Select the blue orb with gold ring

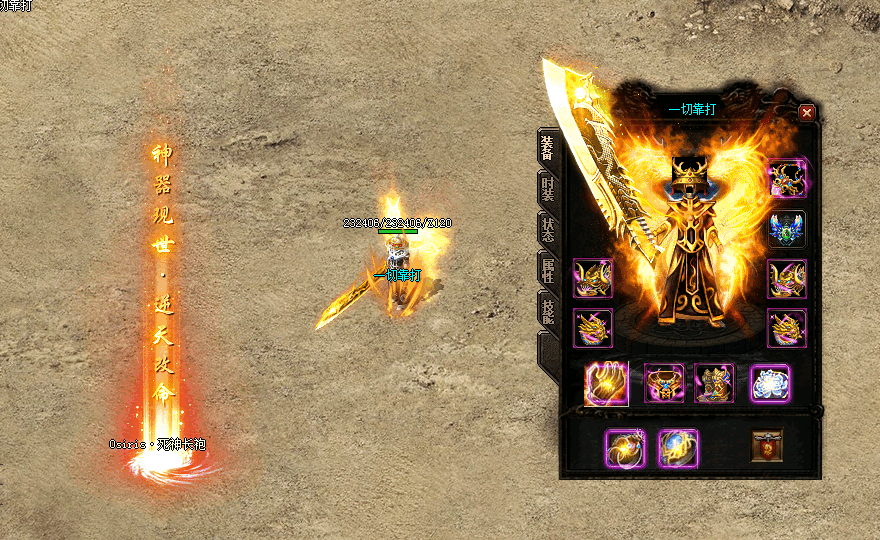tap(678, 448)
